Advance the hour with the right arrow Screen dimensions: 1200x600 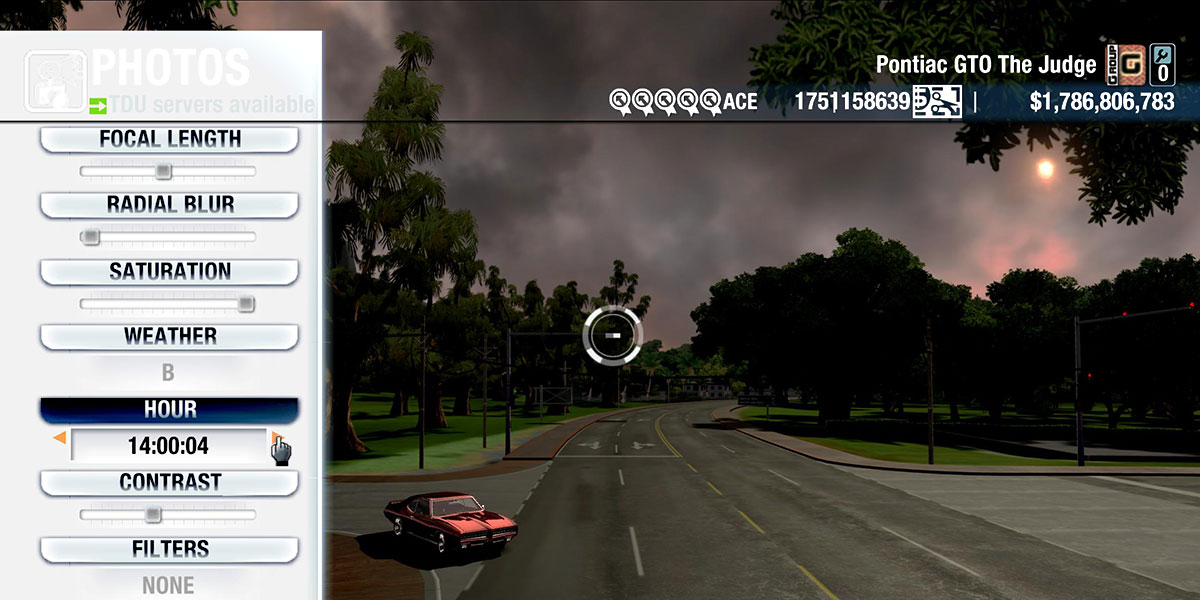[x=275, y=438]
